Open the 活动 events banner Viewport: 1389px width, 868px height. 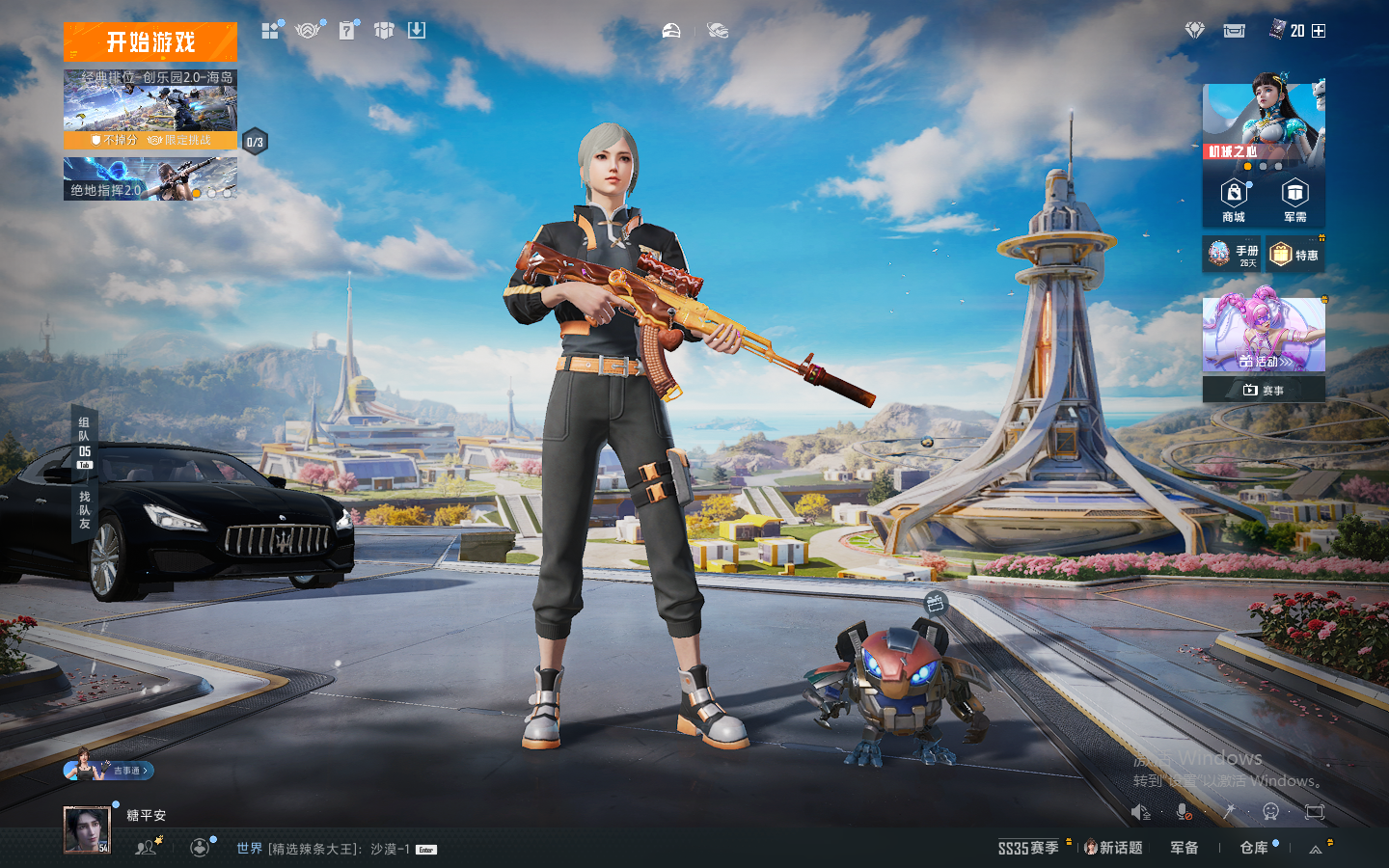click(1264, 335)
